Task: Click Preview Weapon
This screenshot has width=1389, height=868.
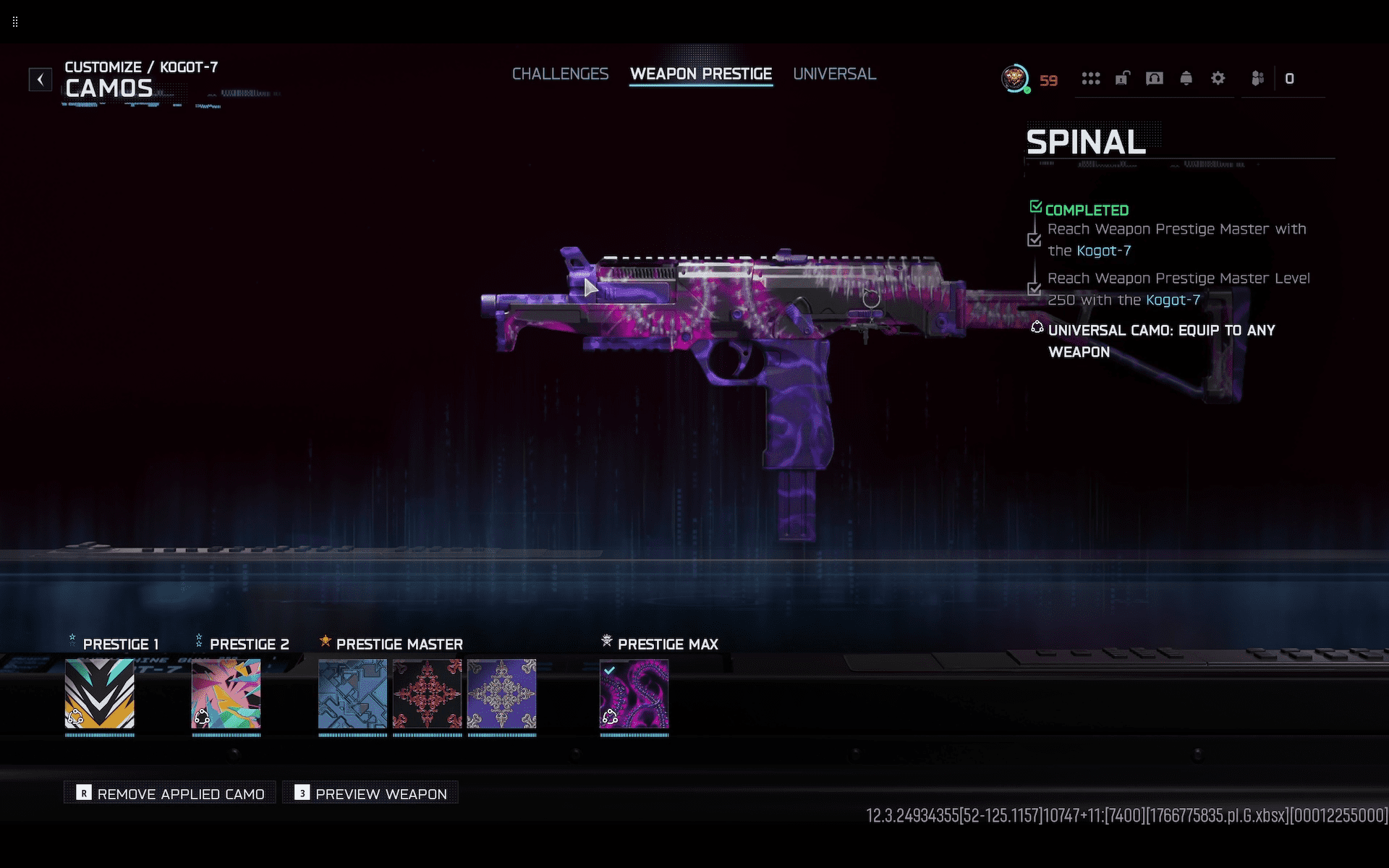Action: tap(370, 793)
